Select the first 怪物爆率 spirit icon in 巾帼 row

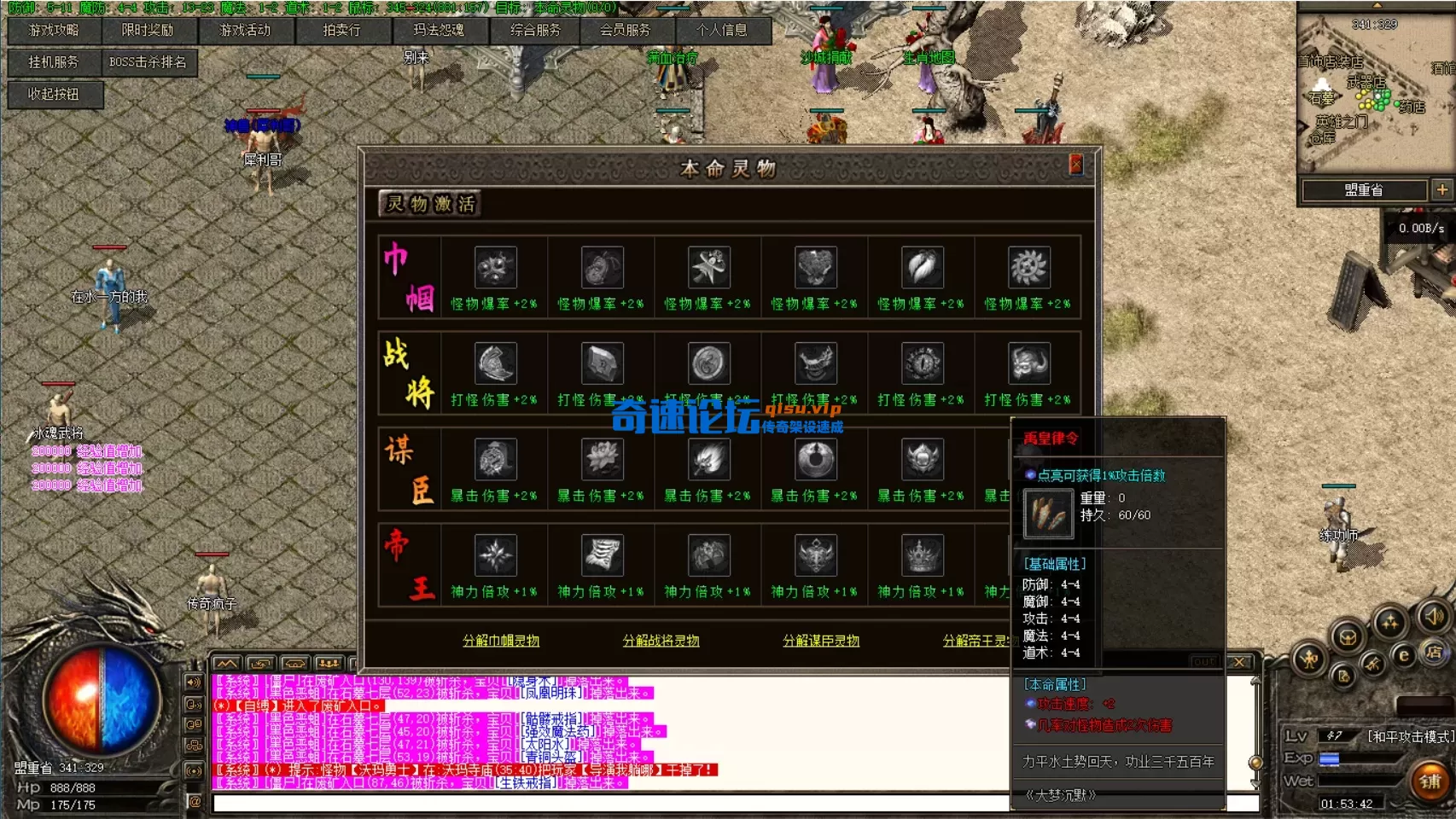pyautogui.click(x=496, y=267)
